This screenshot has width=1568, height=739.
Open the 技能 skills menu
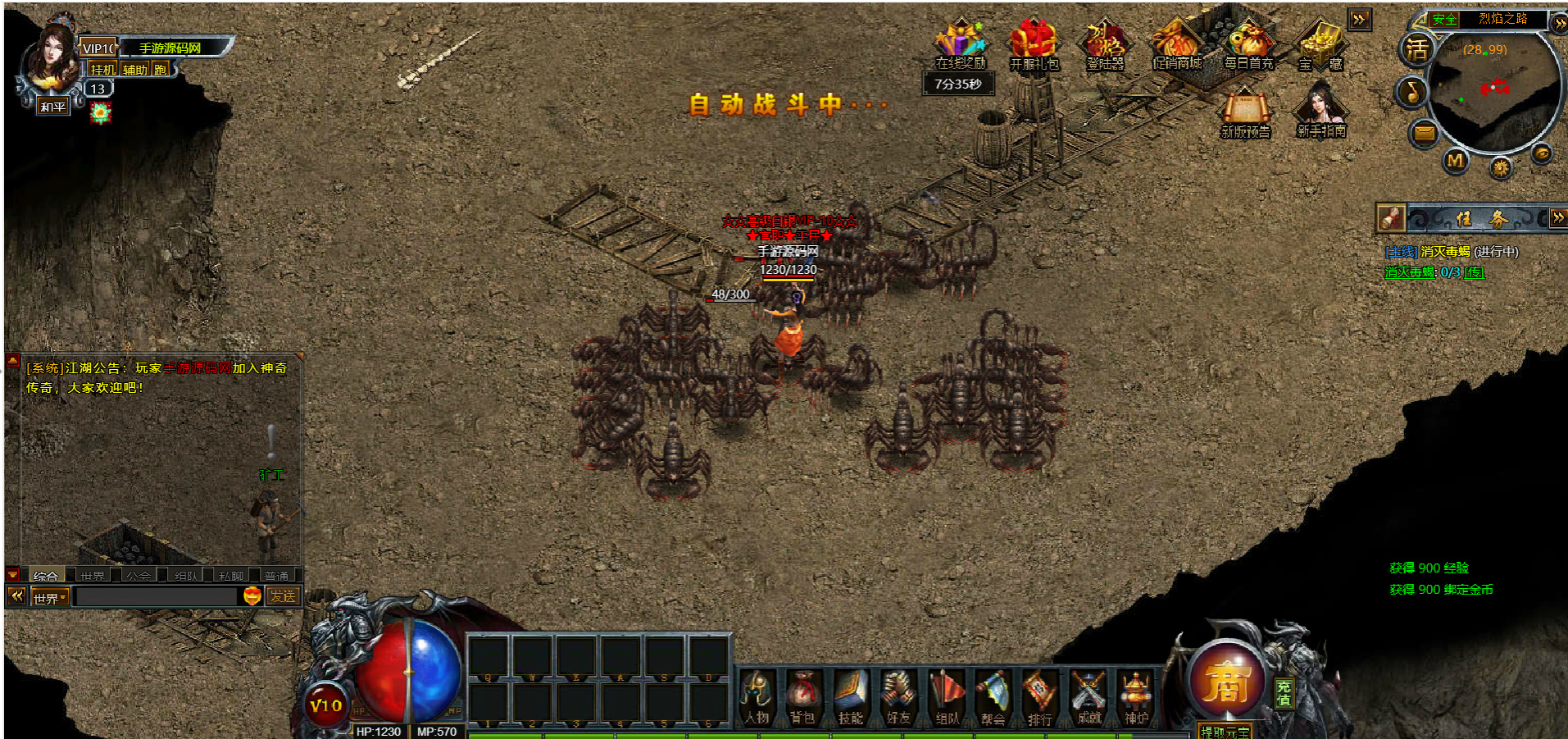851,697
